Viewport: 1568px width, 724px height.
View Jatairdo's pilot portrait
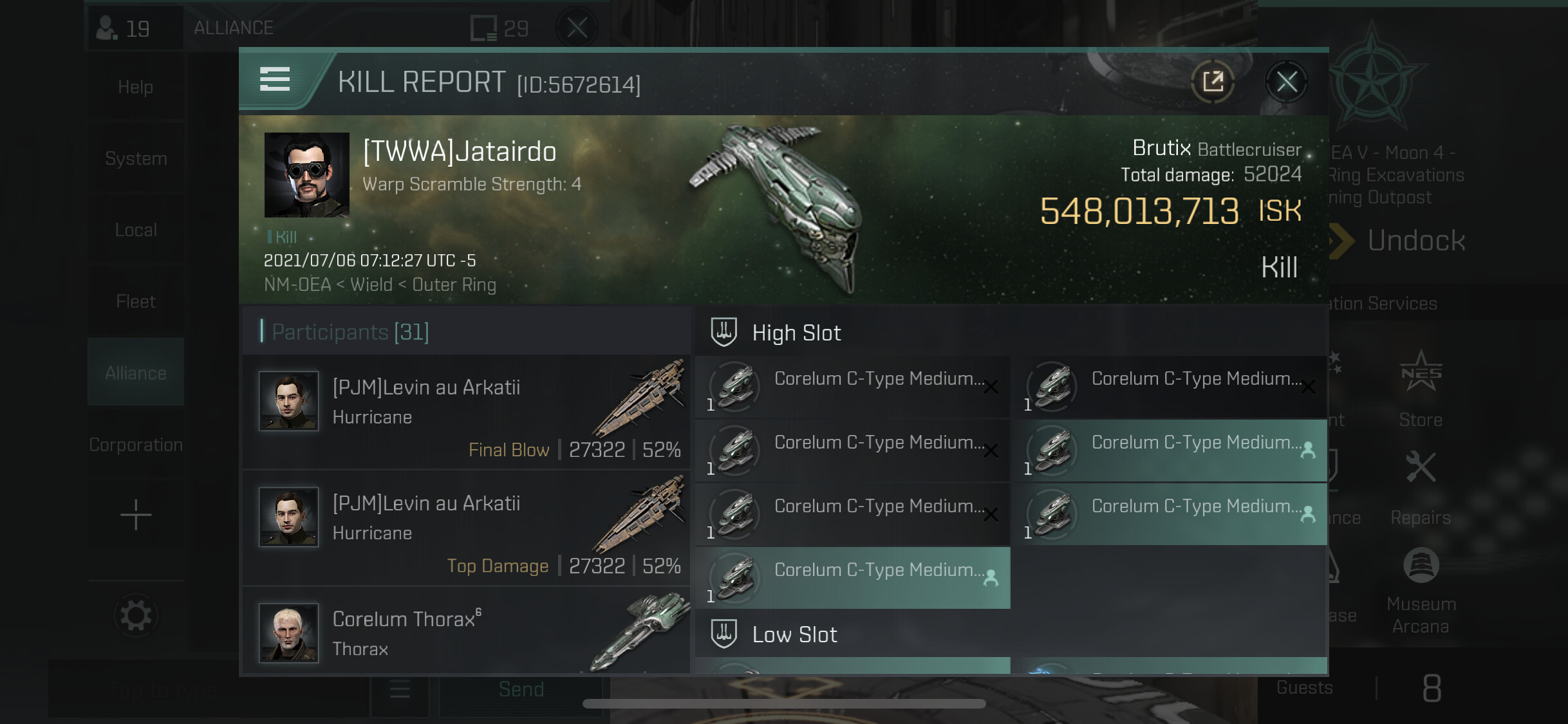307,175
